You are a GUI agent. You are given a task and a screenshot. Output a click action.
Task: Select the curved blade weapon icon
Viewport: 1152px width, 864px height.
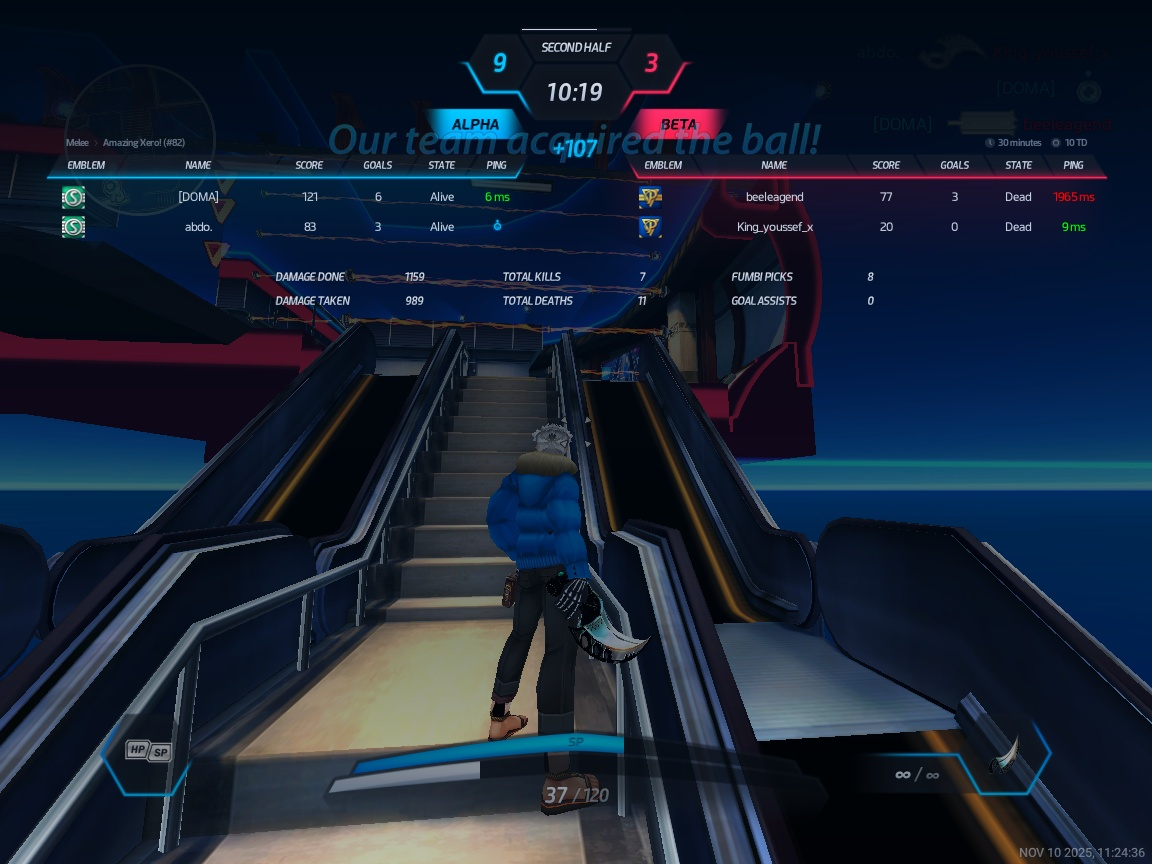pos(1005,756)
